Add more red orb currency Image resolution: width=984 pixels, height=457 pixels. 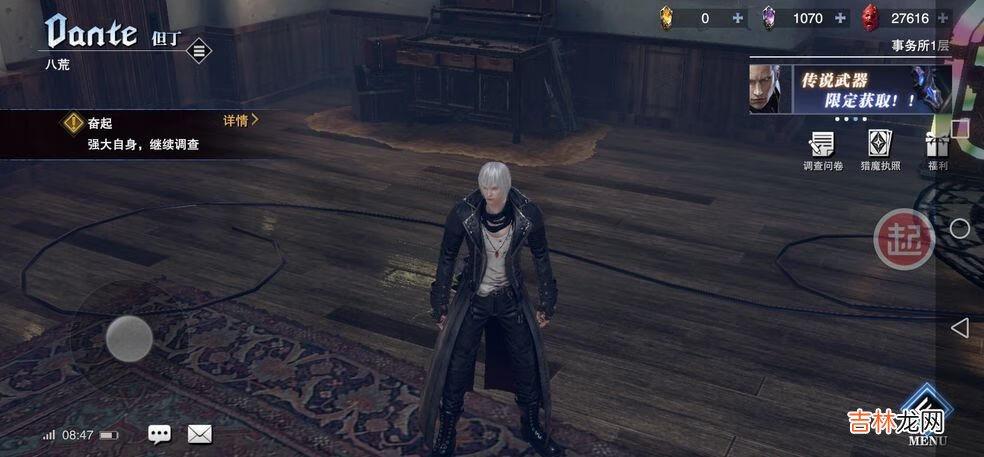(x=943, y=18)
